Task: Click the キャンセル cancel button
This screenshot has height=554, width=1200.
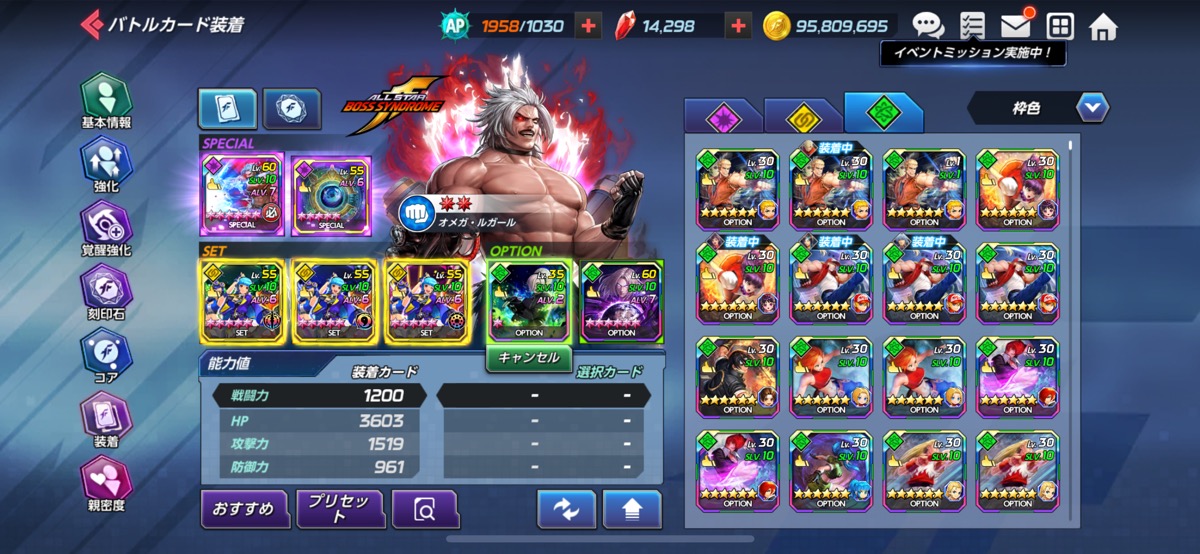Action: (529, 357)
